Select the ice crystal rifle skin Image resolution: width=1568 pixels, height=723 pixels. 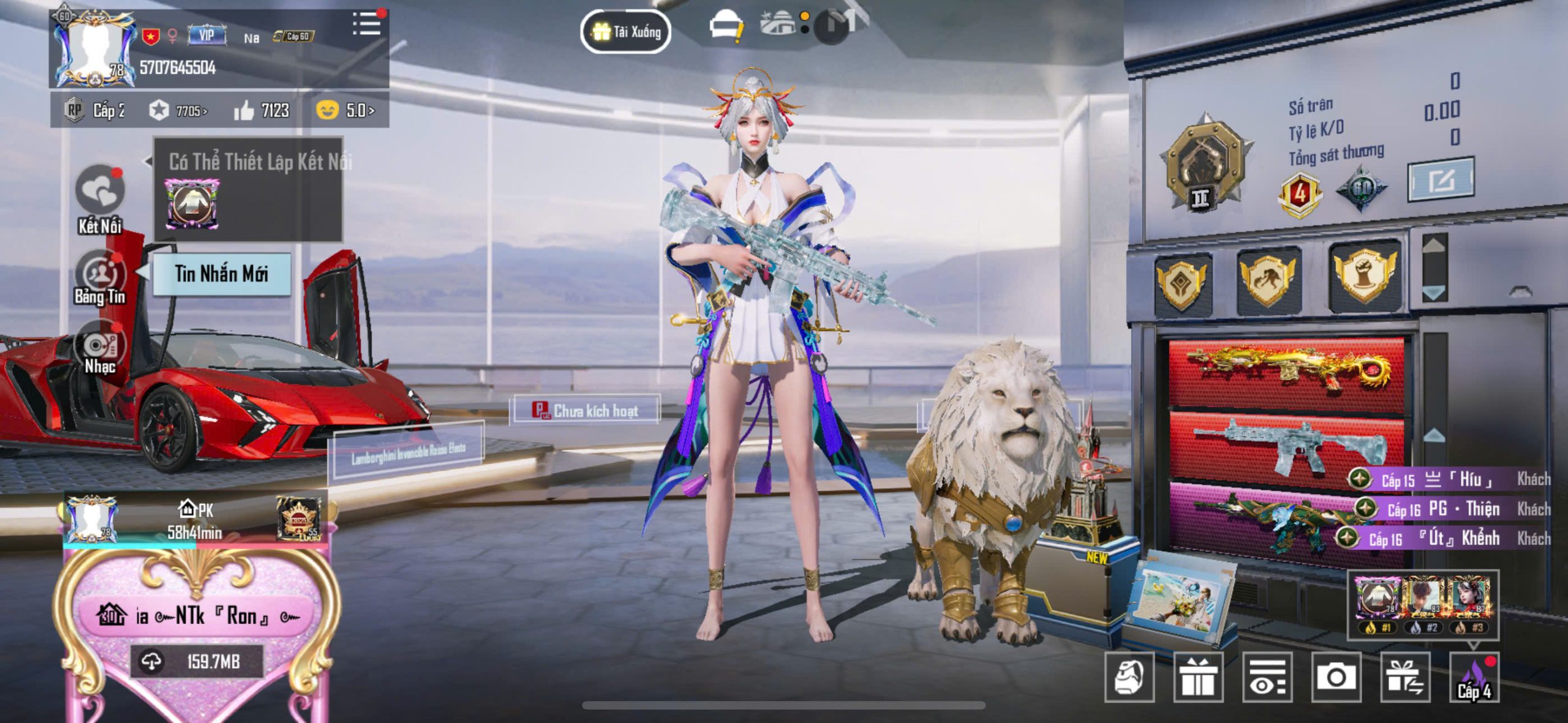pos(1286,443)
